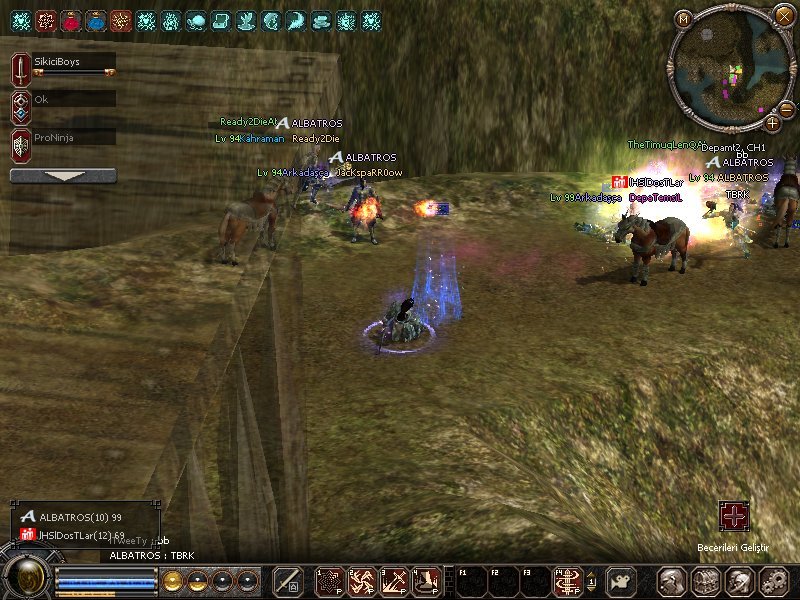The height and width of the screenshot is (600, 800).
Task: Click the Becerileri Geliştir skill-up button
Action: pos(735,517)
